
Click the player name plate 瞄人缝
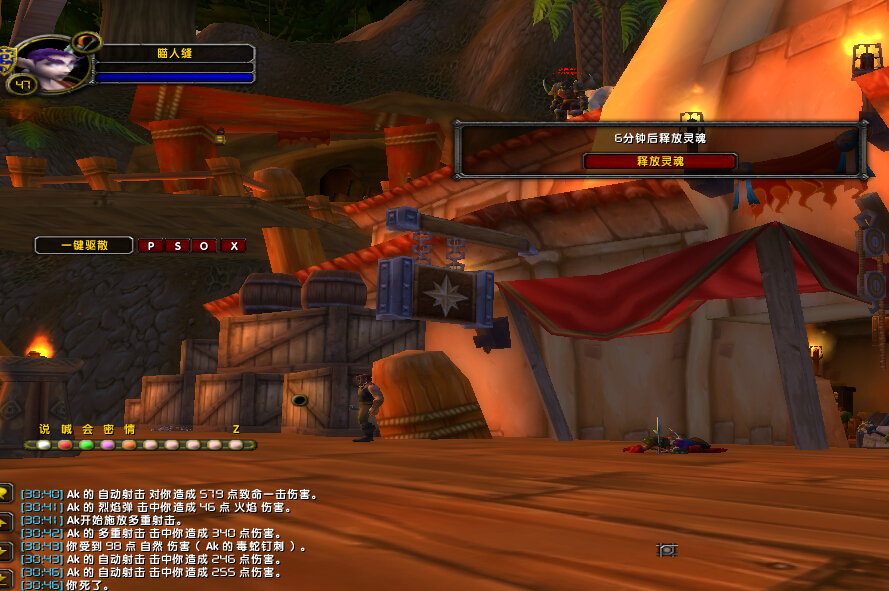[x=175, y=54]
